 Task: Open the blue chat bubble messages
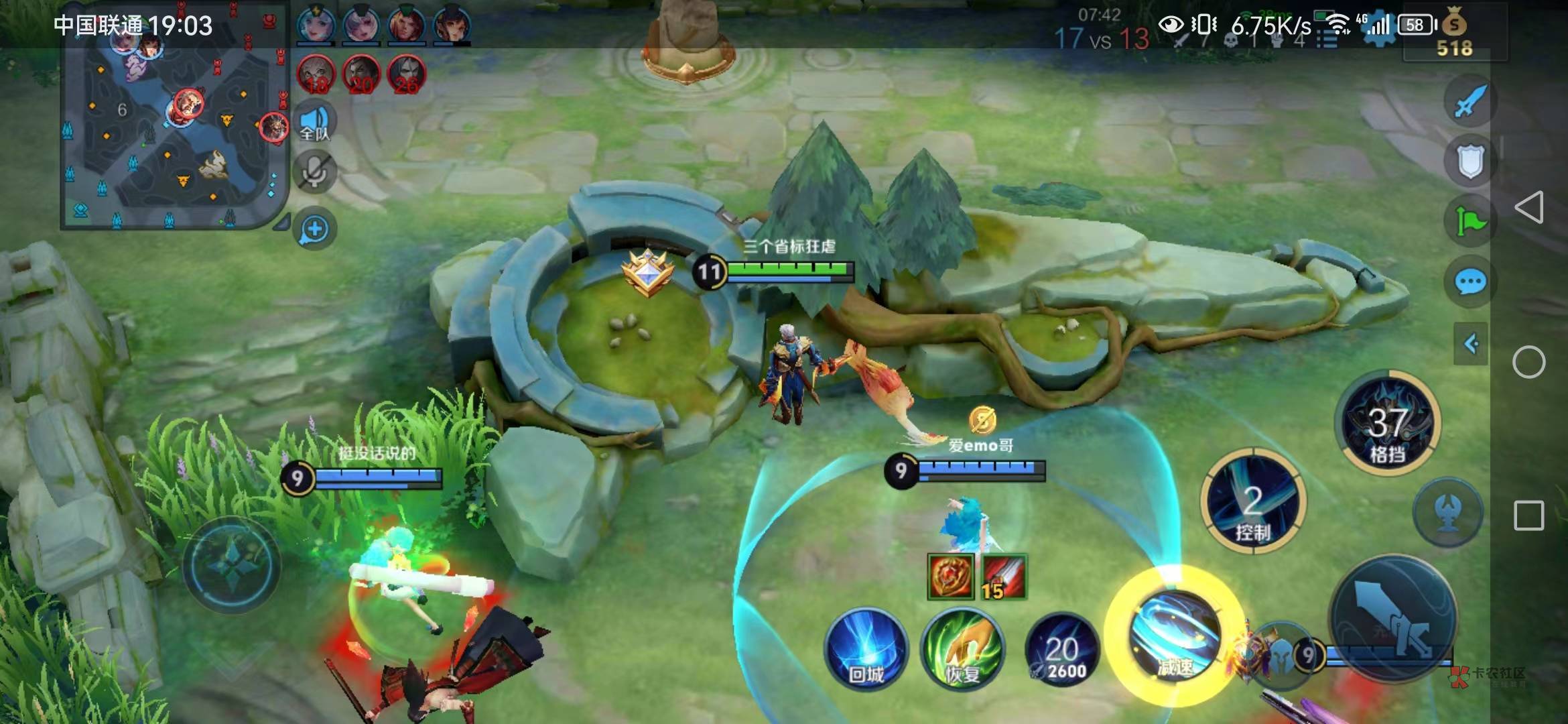tap(1470, 282)
